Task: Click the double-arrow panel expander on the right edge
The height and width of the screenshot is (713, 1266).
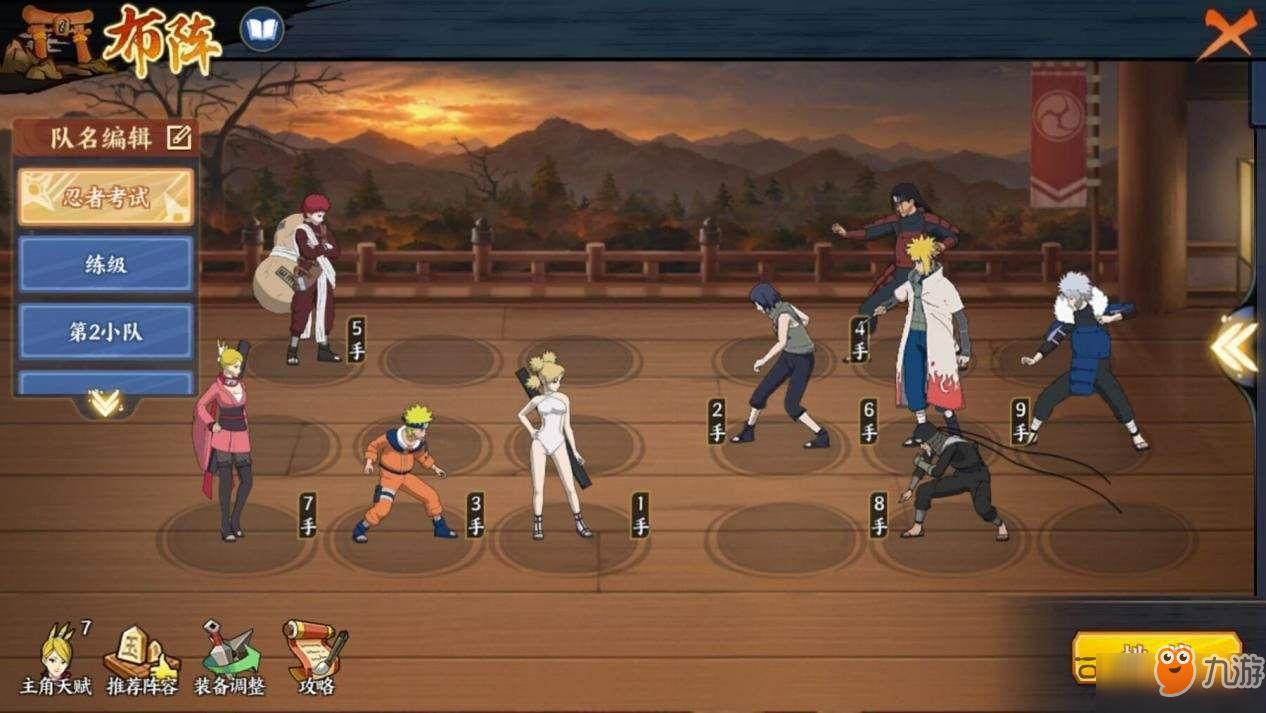Action: [1234, 346]
